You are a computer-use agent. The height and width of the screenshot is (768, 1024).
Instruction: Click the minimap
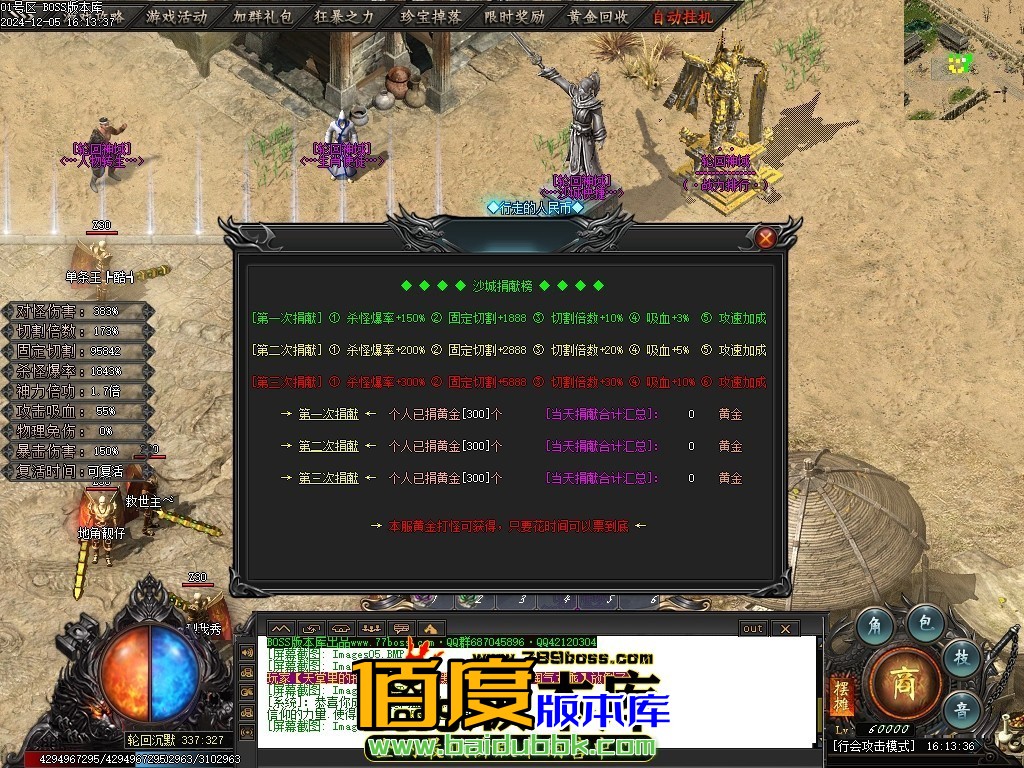pos(963,58)
